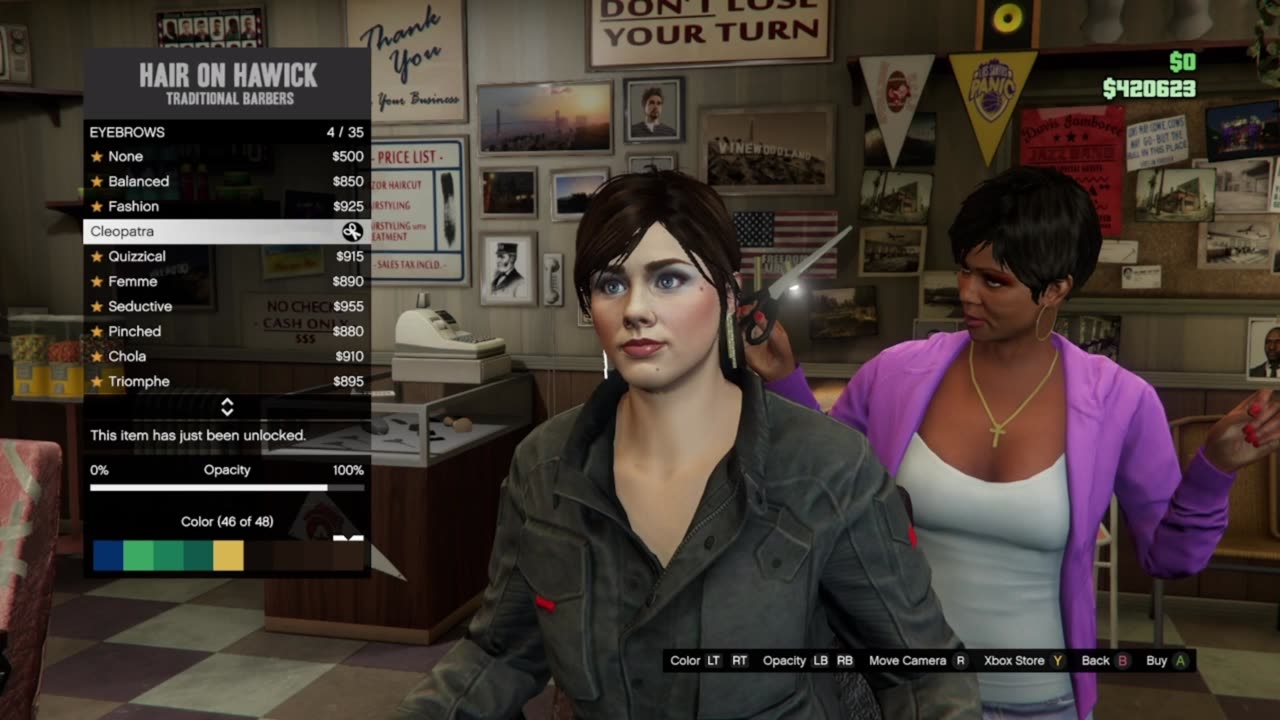Select the yellow eyebrow color swatch
The image size is (1280, 720).
[x=228, y=555]
